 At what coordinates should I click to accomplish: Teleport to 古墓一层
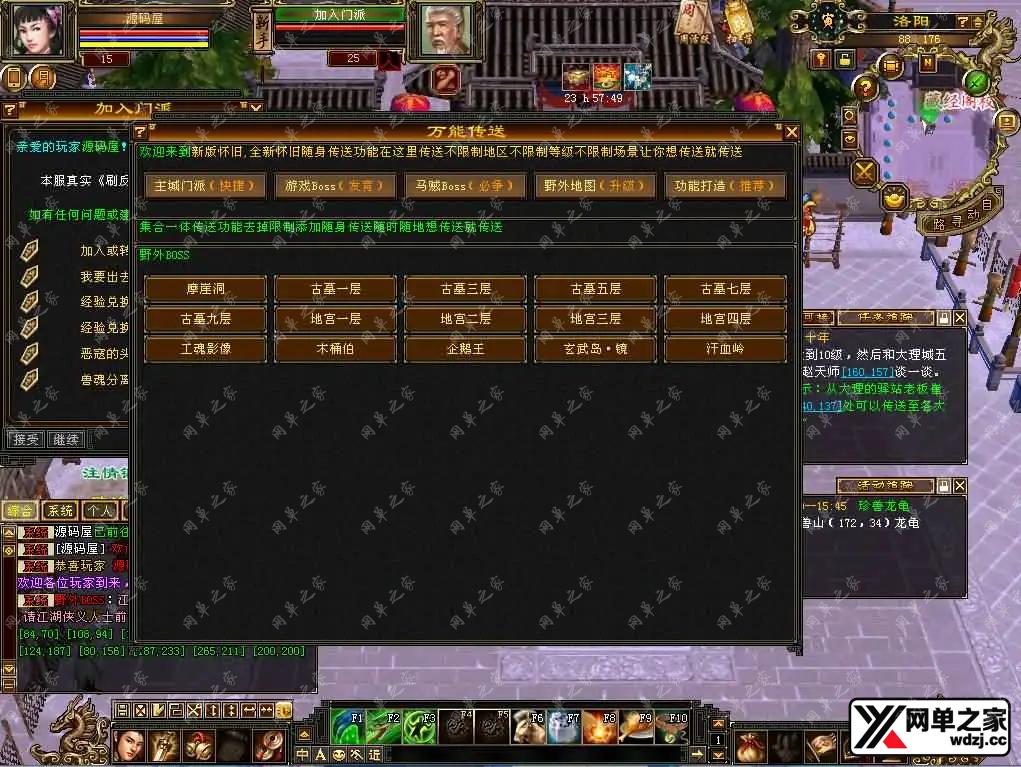coord(335,289)
